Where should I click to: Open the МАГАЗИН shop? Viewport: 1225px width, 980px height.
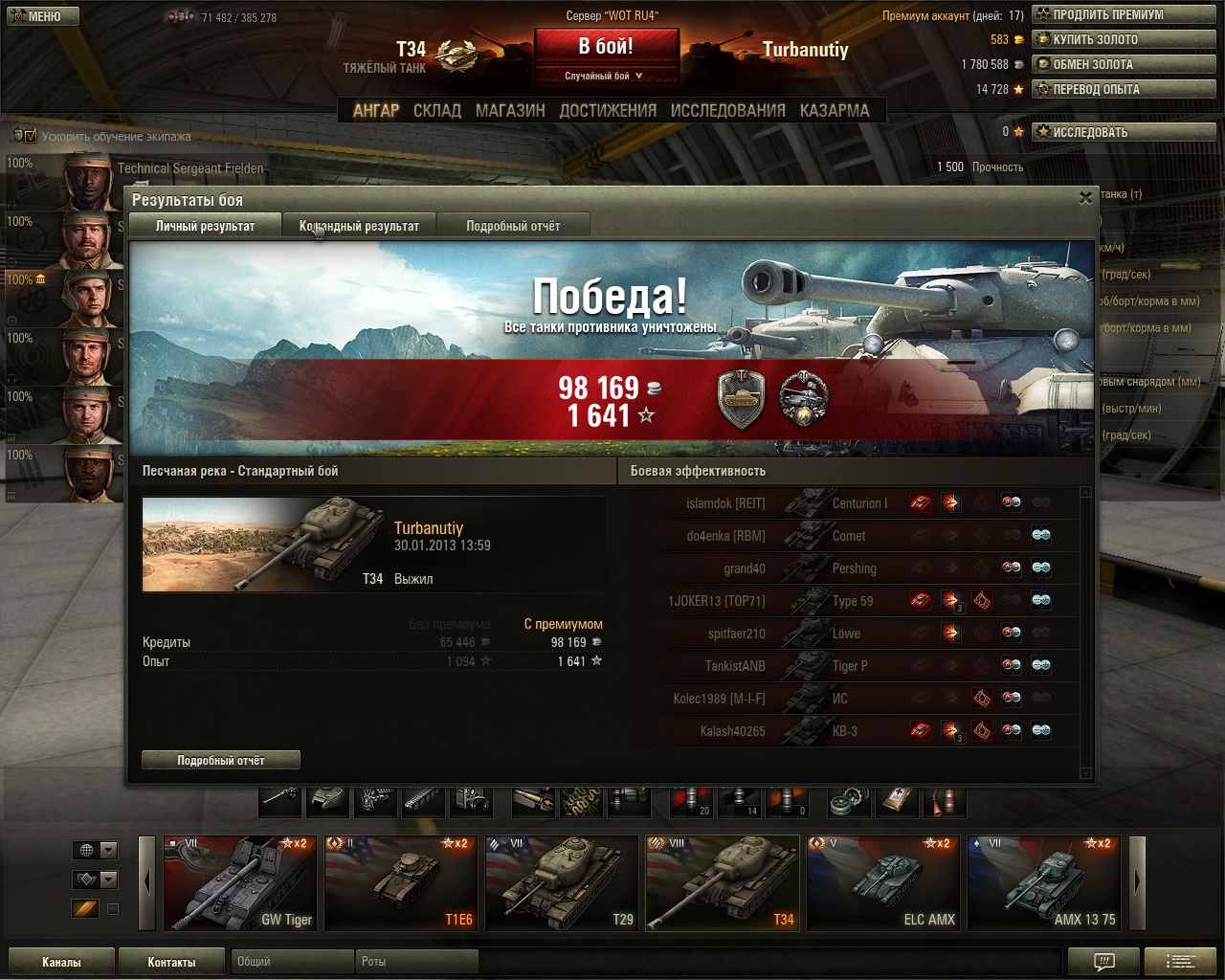510,111
